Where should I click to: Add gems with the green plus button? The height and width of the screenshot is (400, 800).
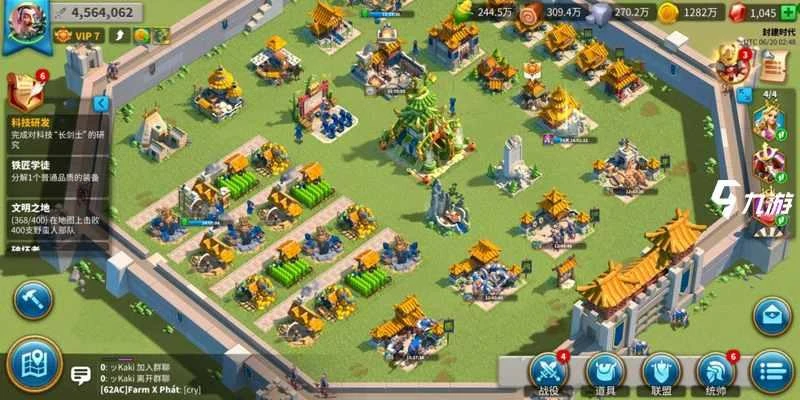(x=787, y=13)
